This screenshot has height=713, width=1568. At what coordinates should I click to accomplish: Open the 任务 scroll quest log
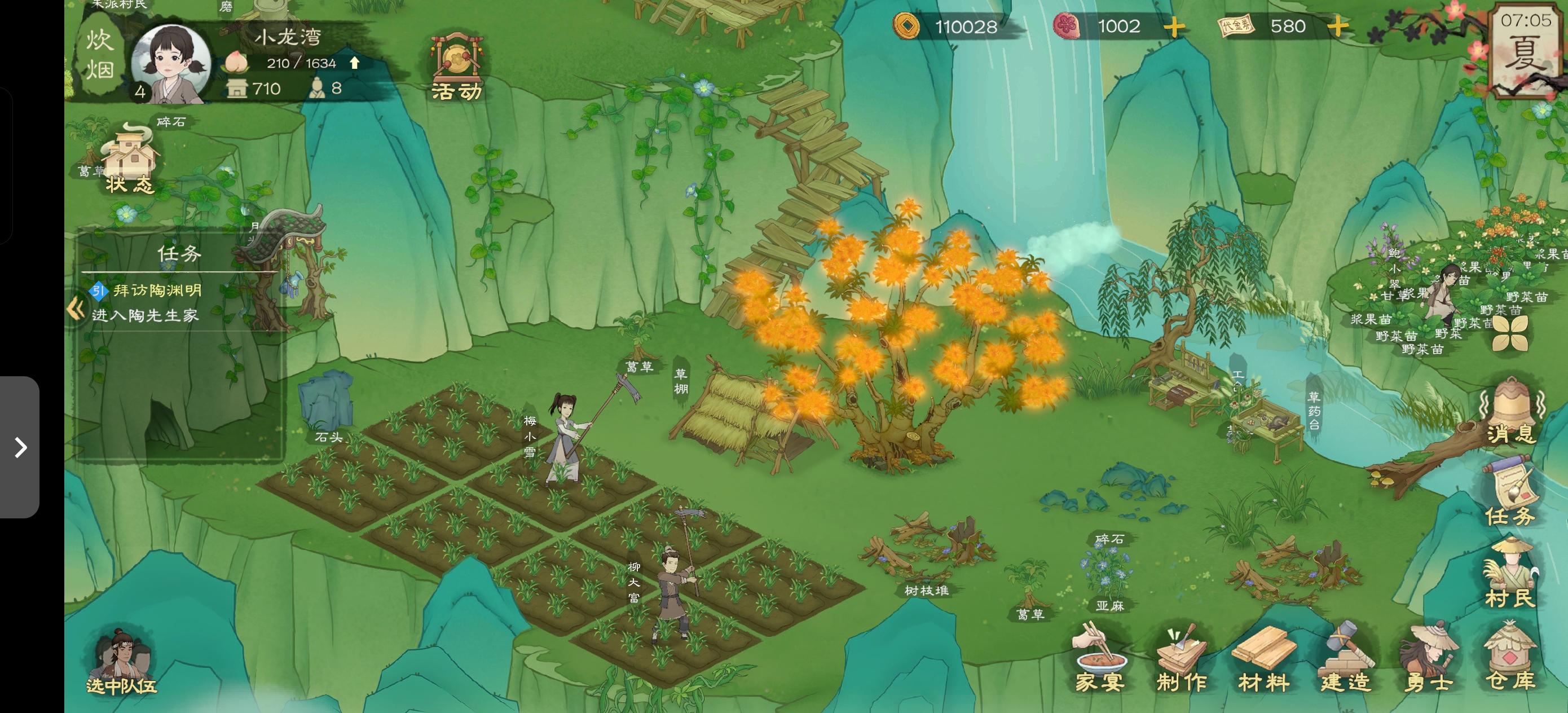(1510, 492)
